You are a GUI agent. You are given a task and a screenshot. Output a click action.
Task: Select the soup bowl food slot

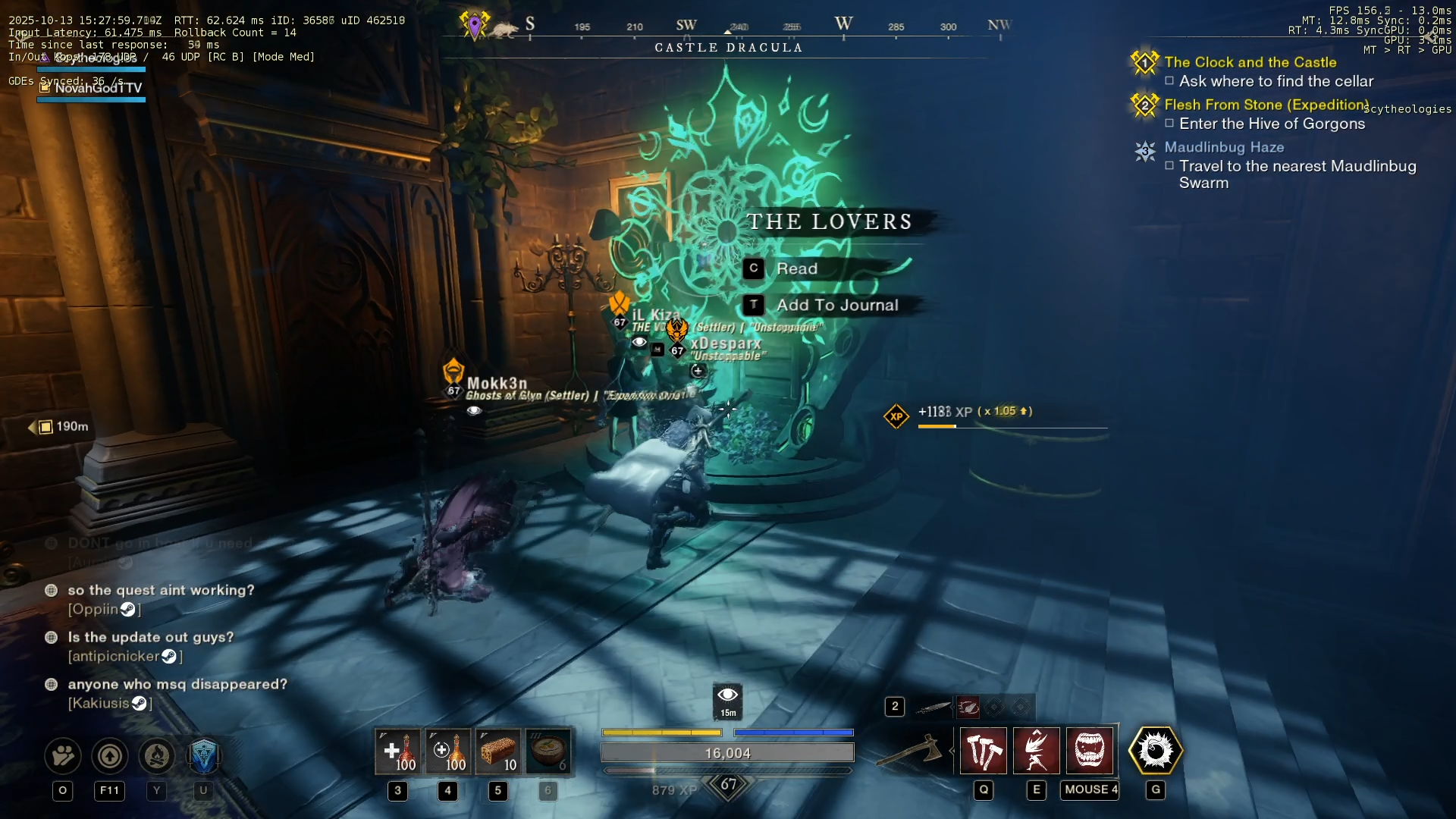coord(548,751)
